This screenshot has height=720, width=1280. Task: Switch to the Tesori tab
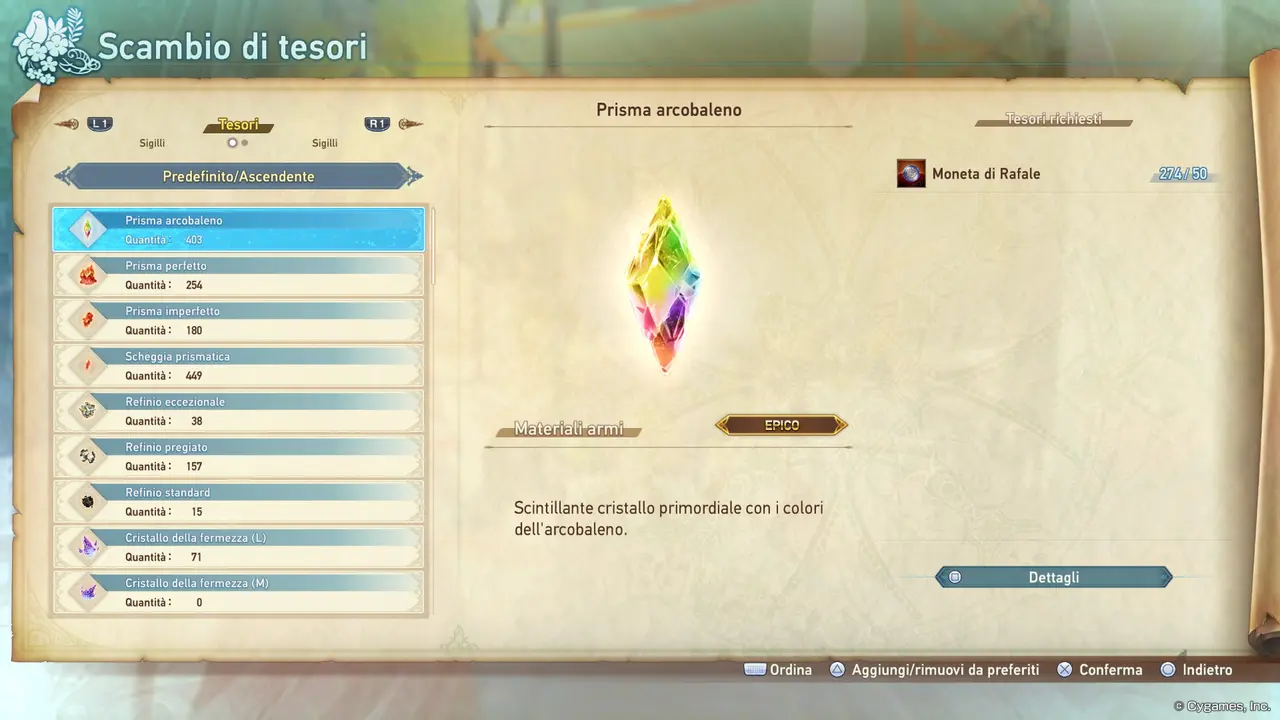tap(238, 124)
